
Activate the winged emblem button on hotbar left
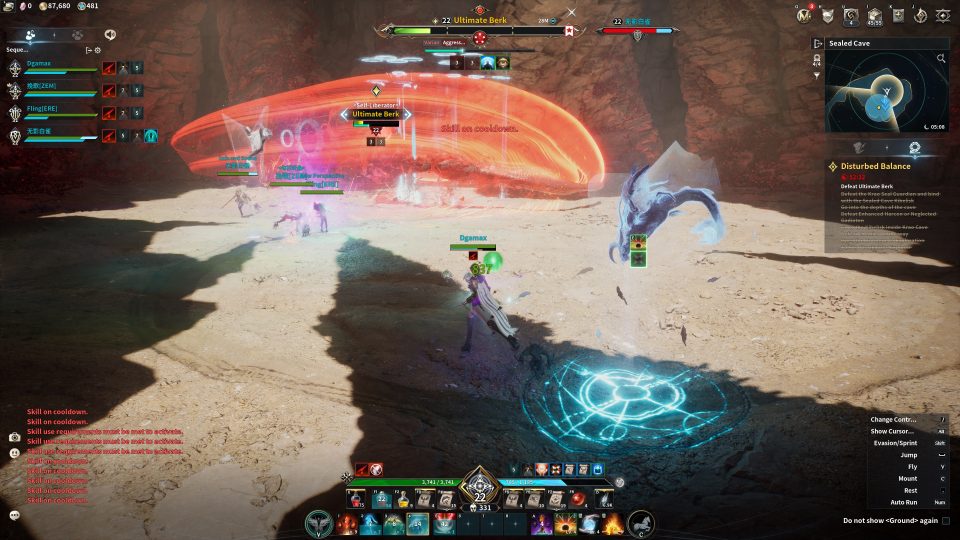click(x=320, y=523)
